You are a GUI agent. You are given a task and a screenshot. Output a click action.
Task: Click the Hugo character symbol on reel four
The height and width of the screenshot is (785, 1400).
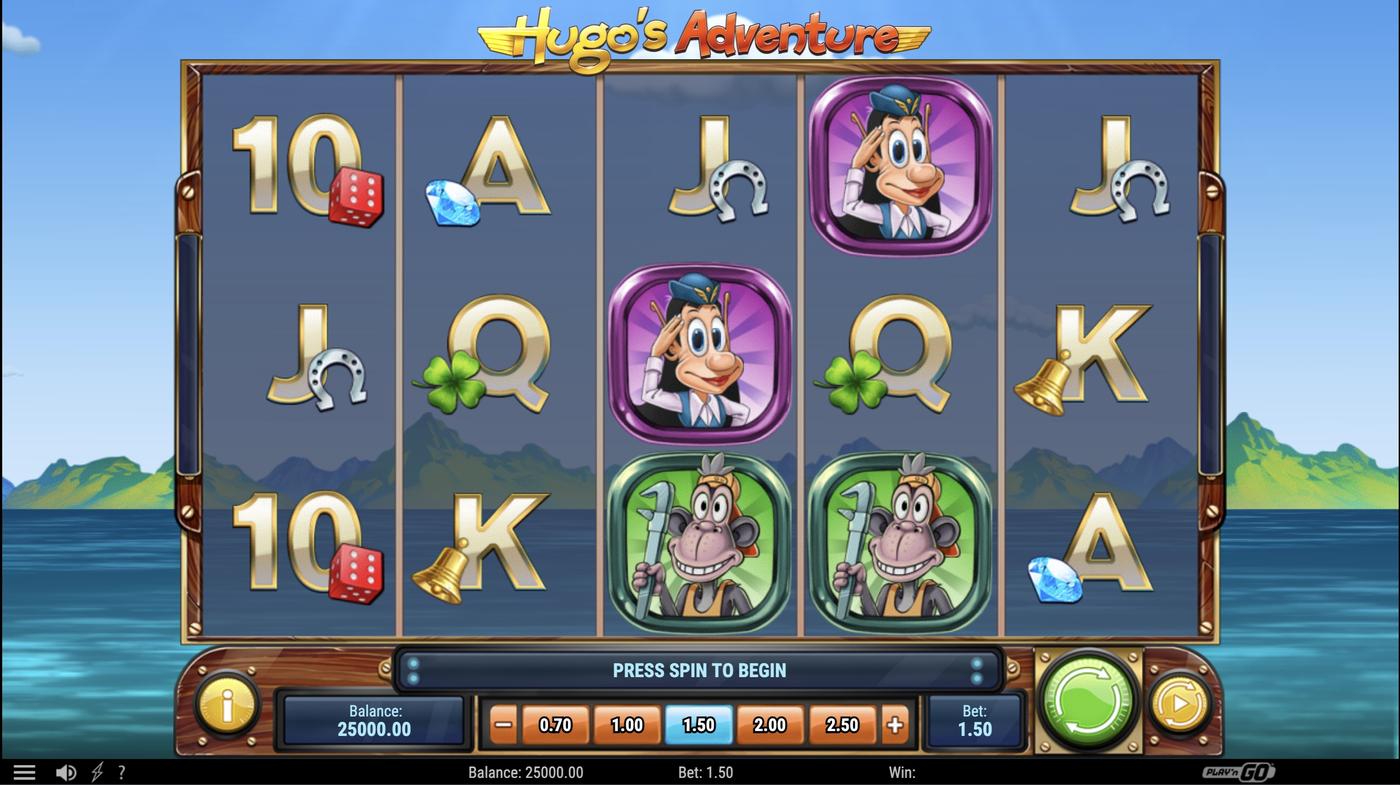(899, 164)
